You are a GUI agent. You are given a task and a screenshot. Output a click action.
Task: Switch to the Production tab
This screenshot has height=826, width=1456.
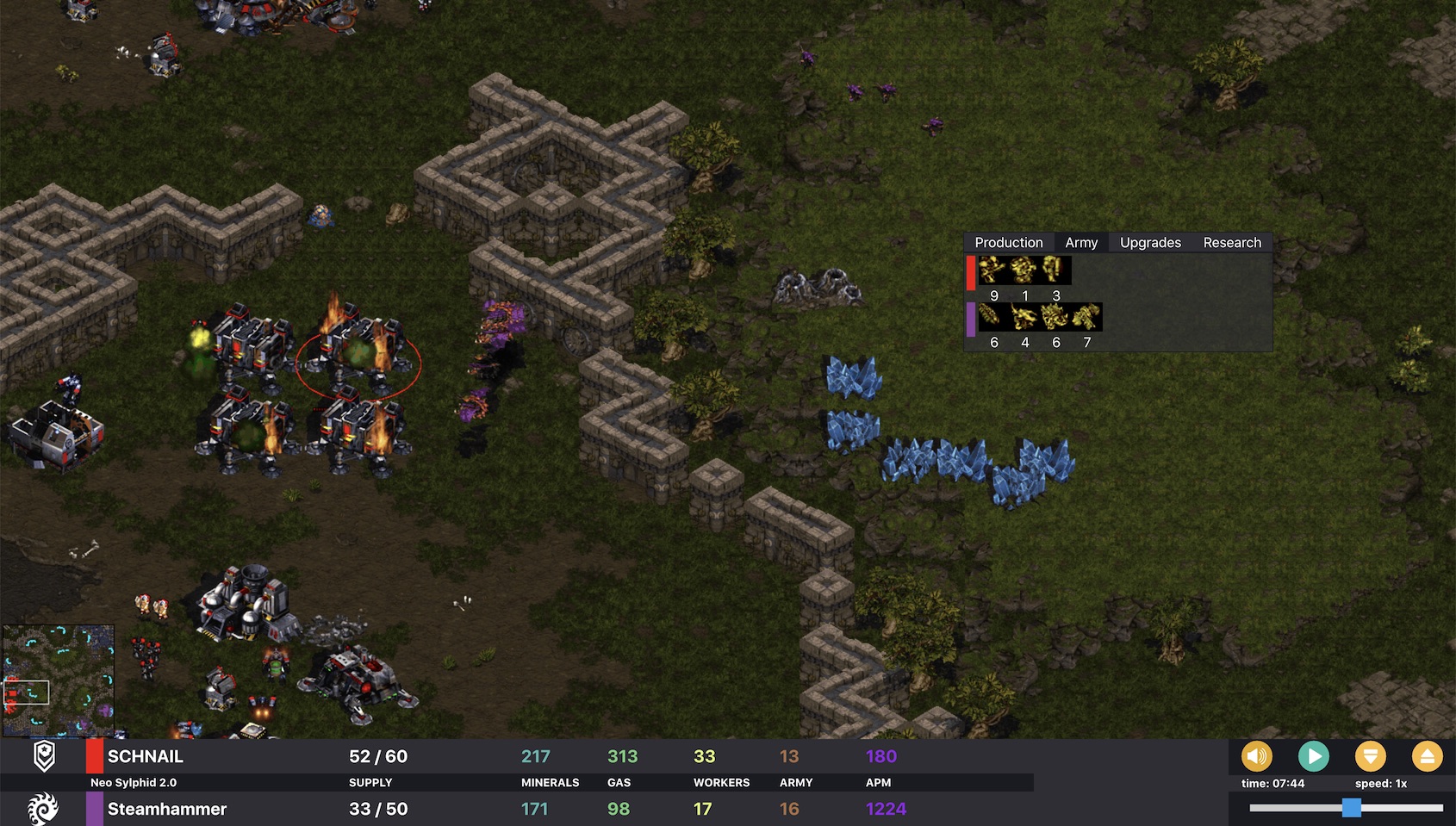(x=1008, y=243)
